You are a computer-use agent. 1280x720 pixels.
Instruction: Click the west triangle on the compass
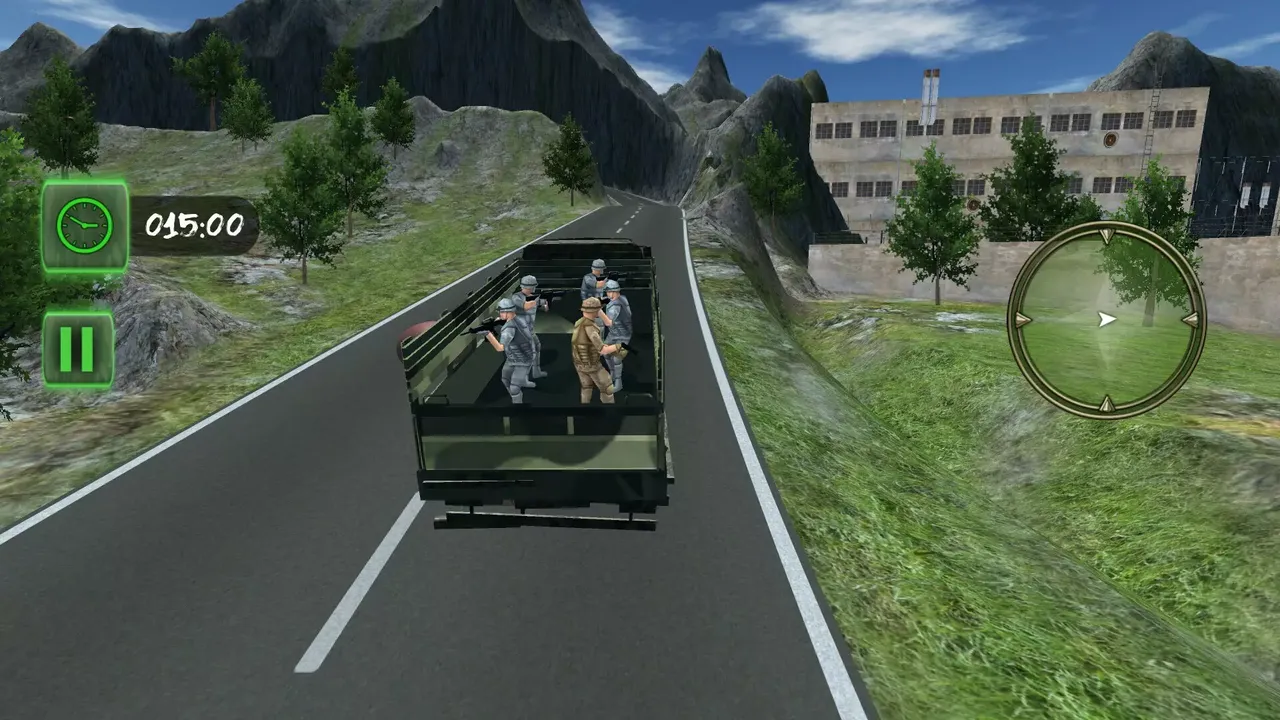click(1021, 320)
